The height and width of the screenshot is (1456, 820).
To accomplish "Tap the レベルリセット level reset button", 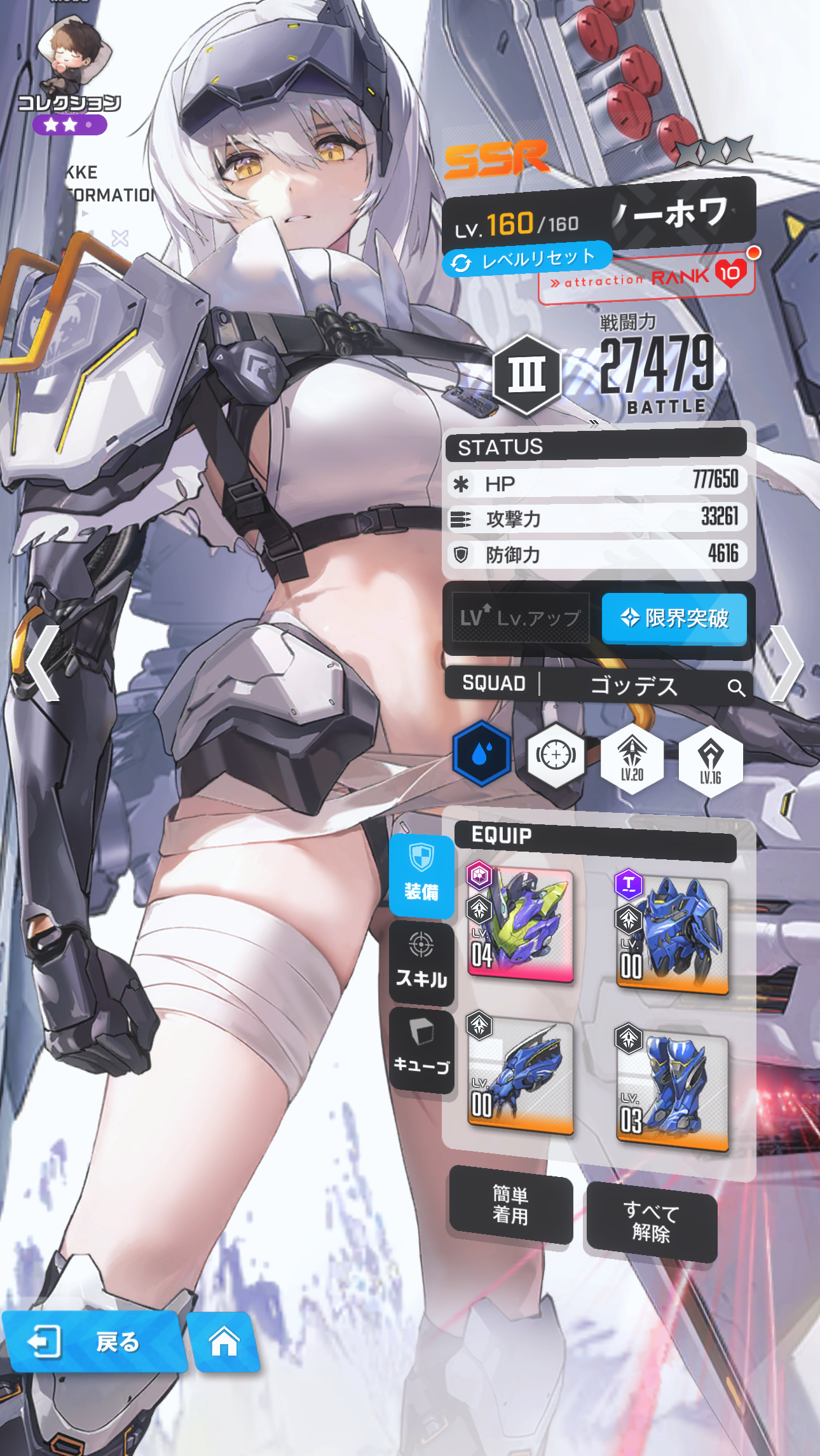I will click(x=528, y=259).
